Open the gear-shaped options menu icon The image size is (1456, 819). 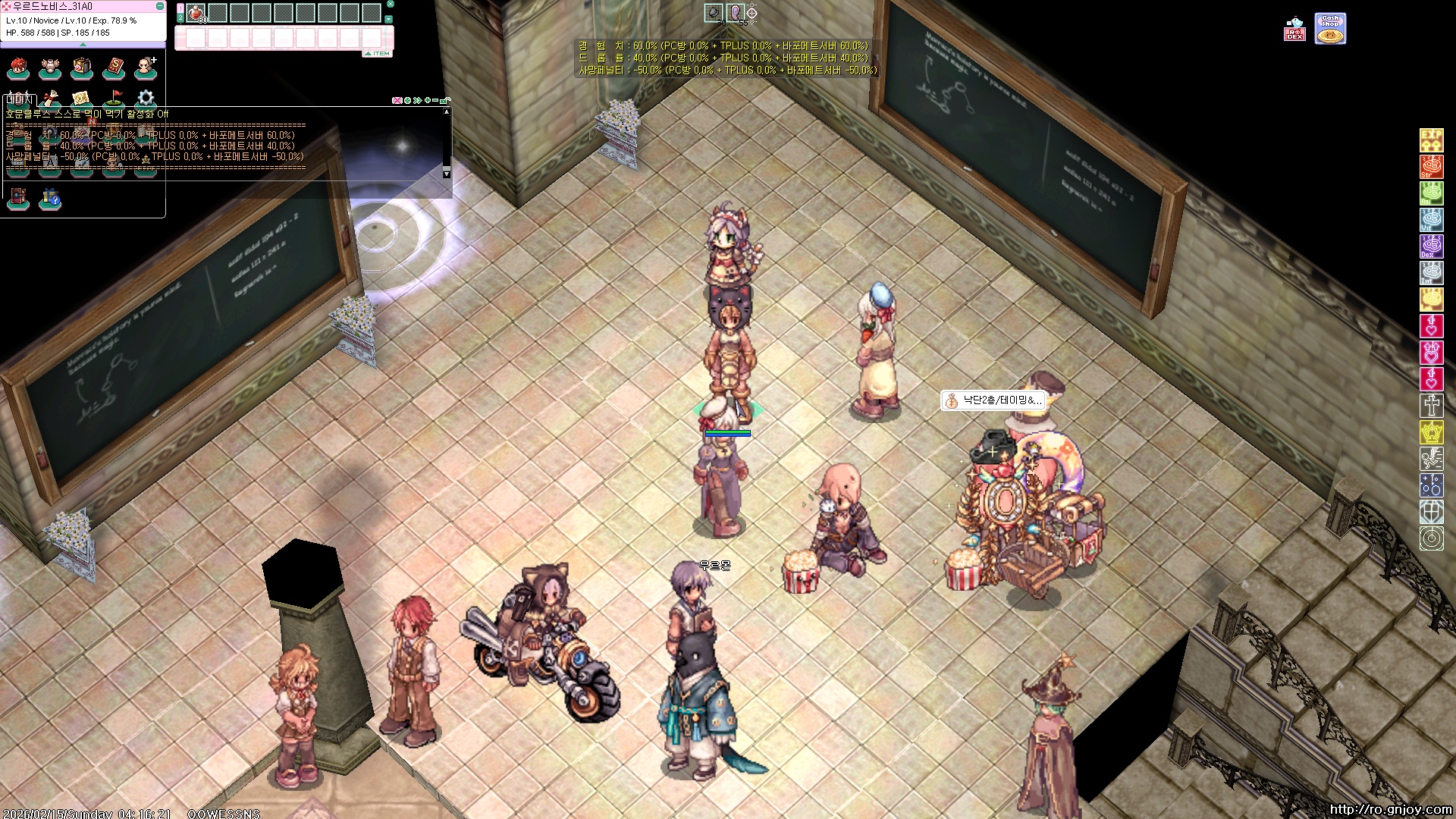[x=146, y=98]
